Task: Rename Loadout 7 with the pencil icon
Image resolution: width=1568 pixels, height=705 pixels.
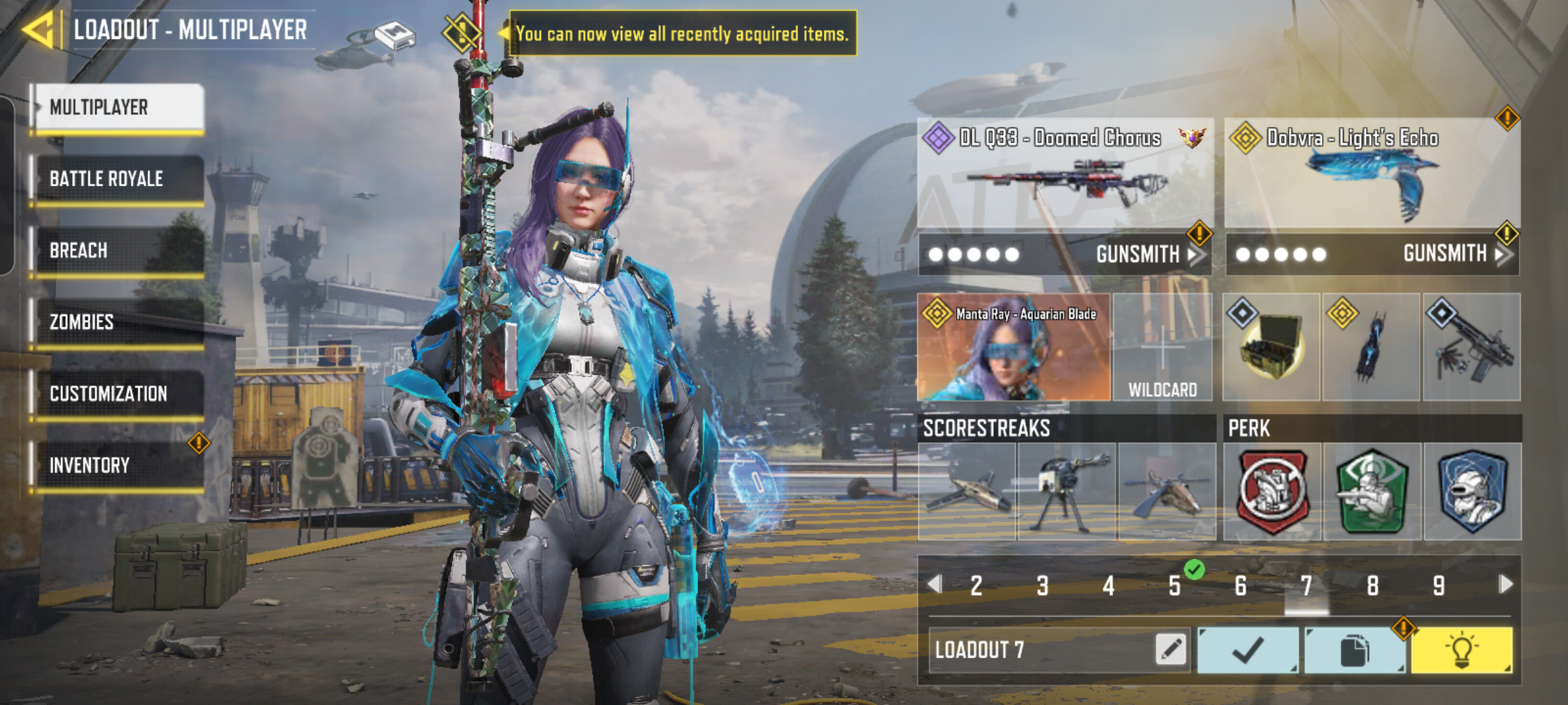Action: click(x=1171, y=649)
